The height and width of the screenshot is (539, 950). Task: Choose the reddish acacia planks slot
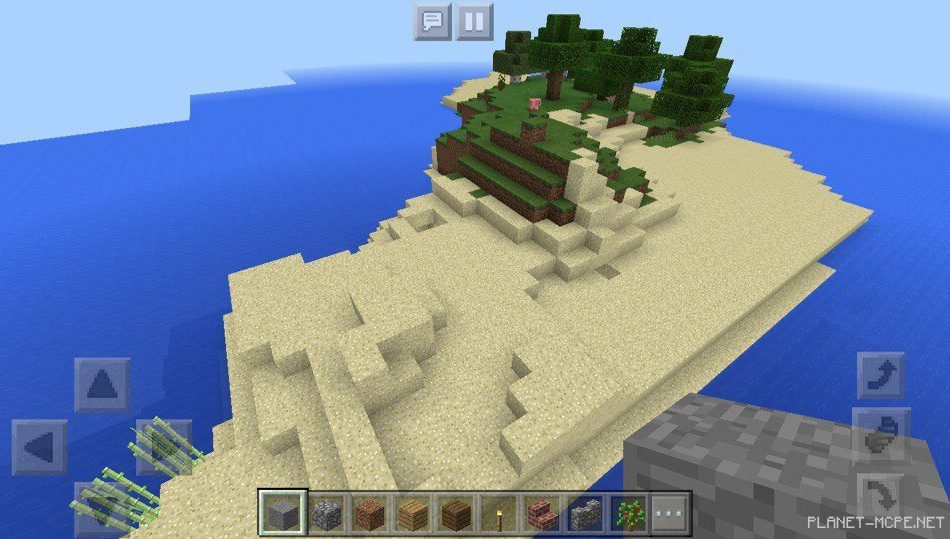point(370,514)
